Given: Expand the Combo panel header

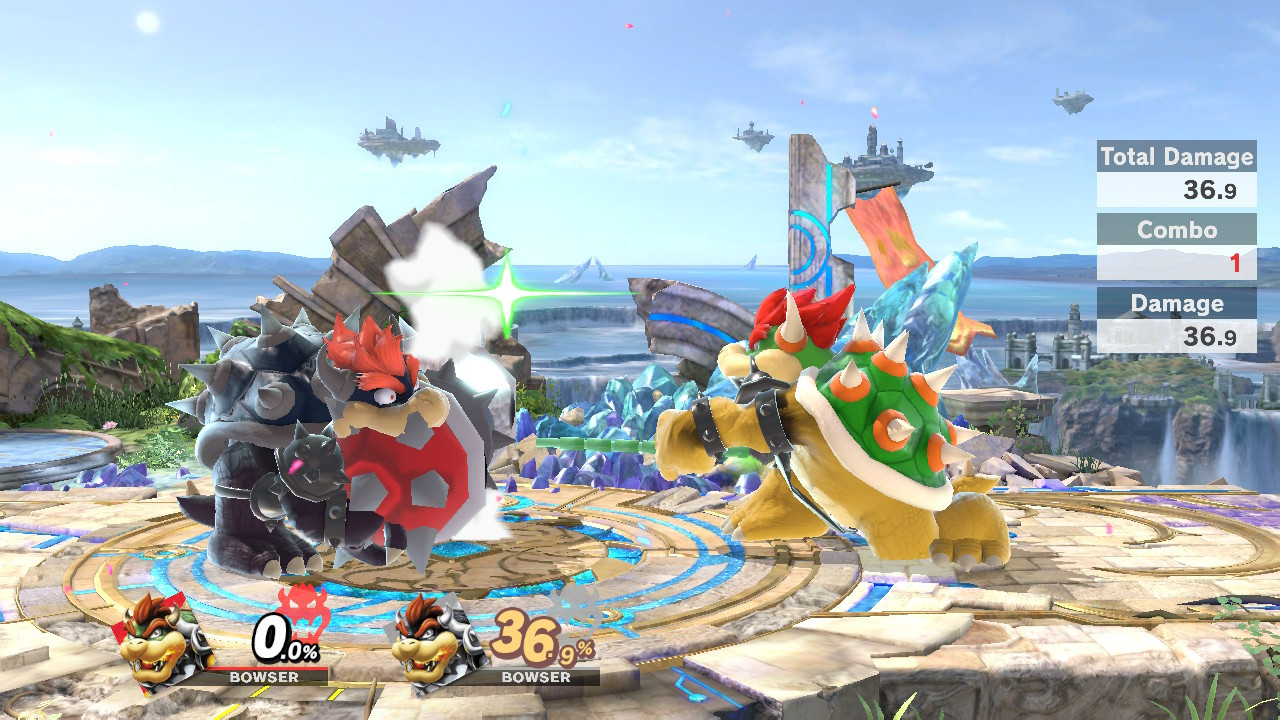Looking at the screenshot, I should 1177,230.
